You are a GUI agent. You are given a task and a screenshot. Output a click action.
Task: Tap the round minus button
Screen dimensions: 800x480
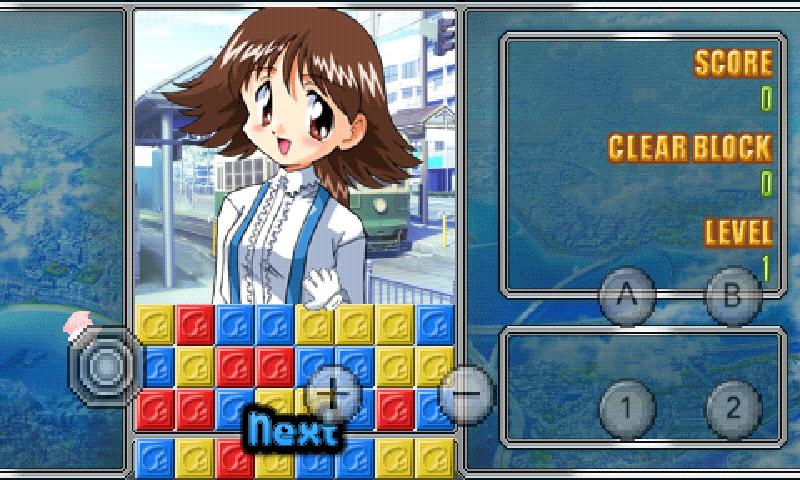(x=465, y=392)
